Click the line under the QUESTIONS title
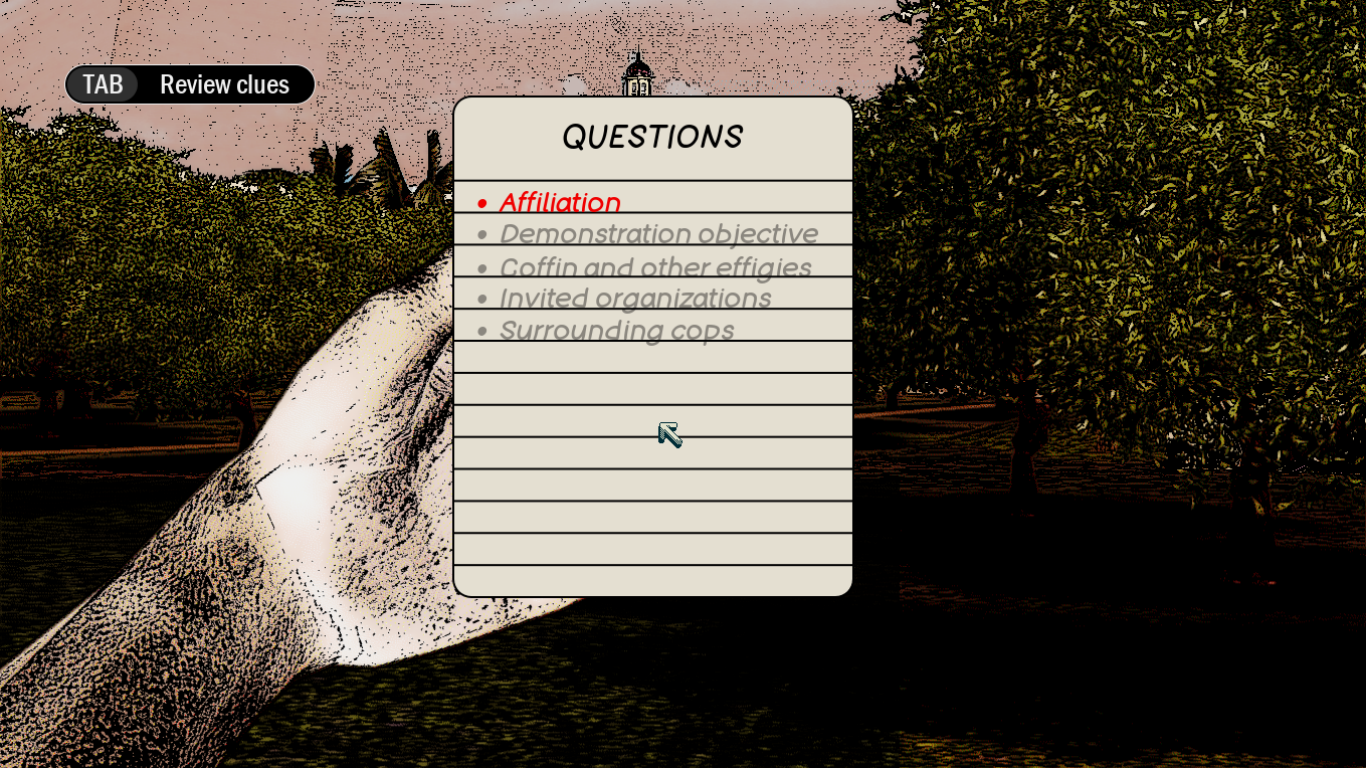This screenshot has width=1366, height=768. tap(652, 177)
